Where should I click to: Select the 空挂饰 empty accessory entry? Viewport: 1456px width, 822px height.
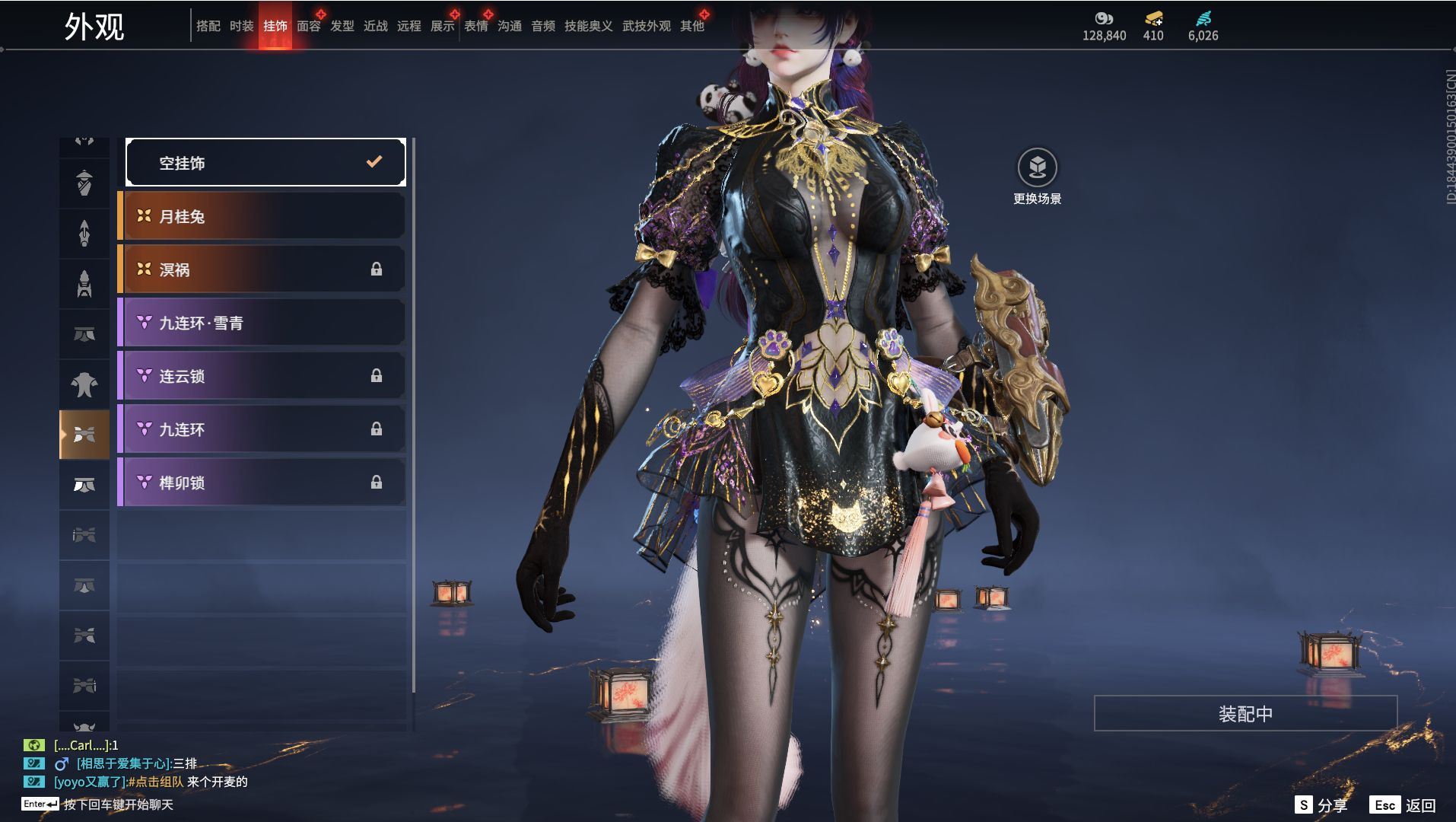pyautogui.click(x=265, y=162)
